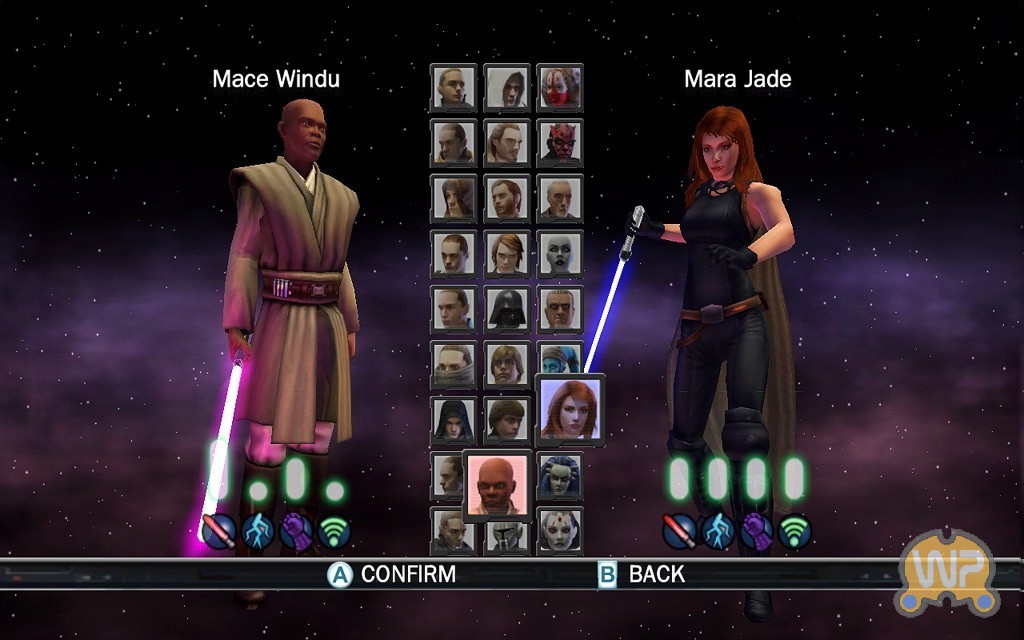Choose the red face-painted character tile
The height and width of the screenshot is (640, 1024).
tap(560, 88)
